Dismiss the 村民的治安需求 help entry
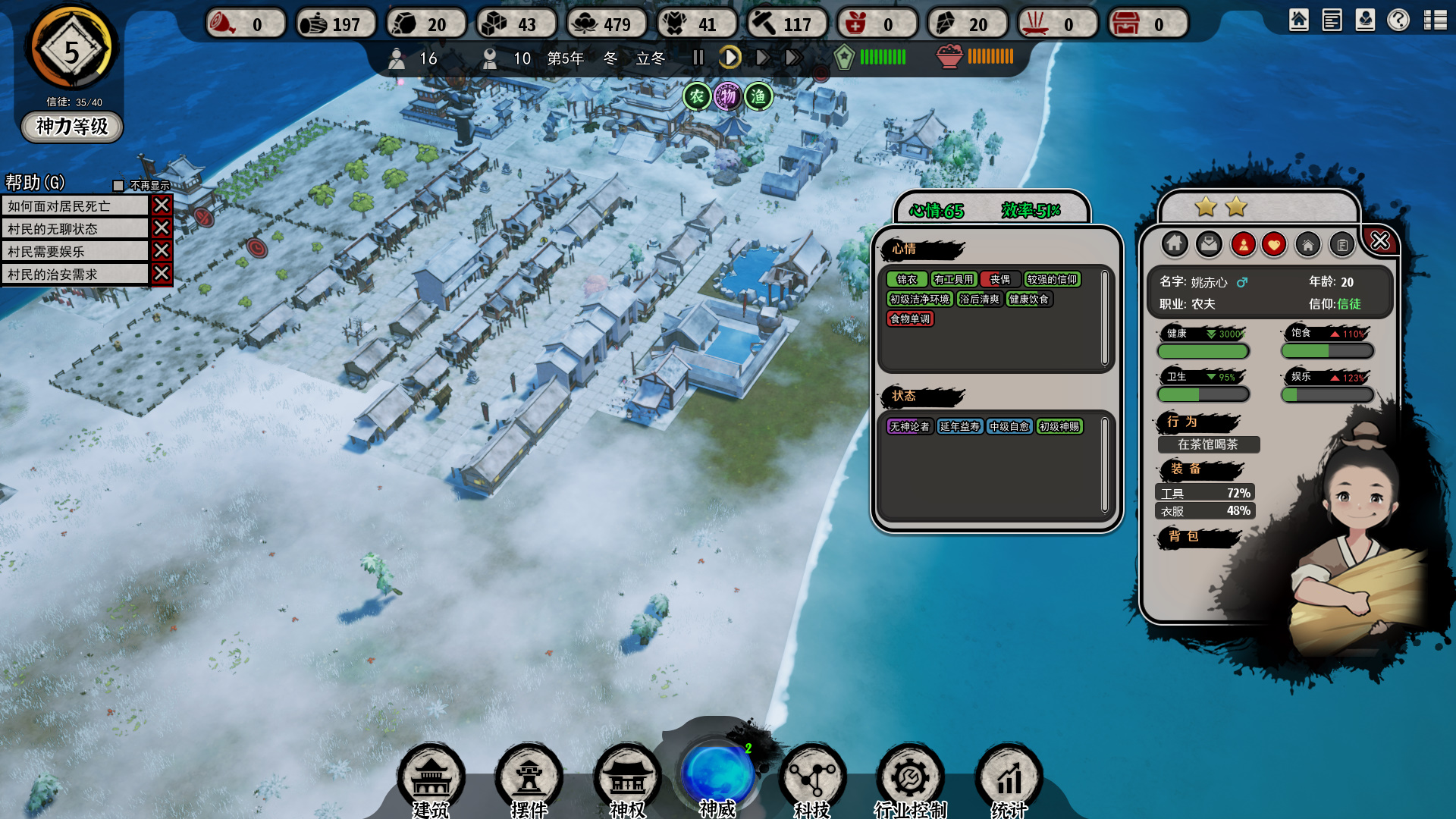This screenshot has width=1456, height=819. 162,274
